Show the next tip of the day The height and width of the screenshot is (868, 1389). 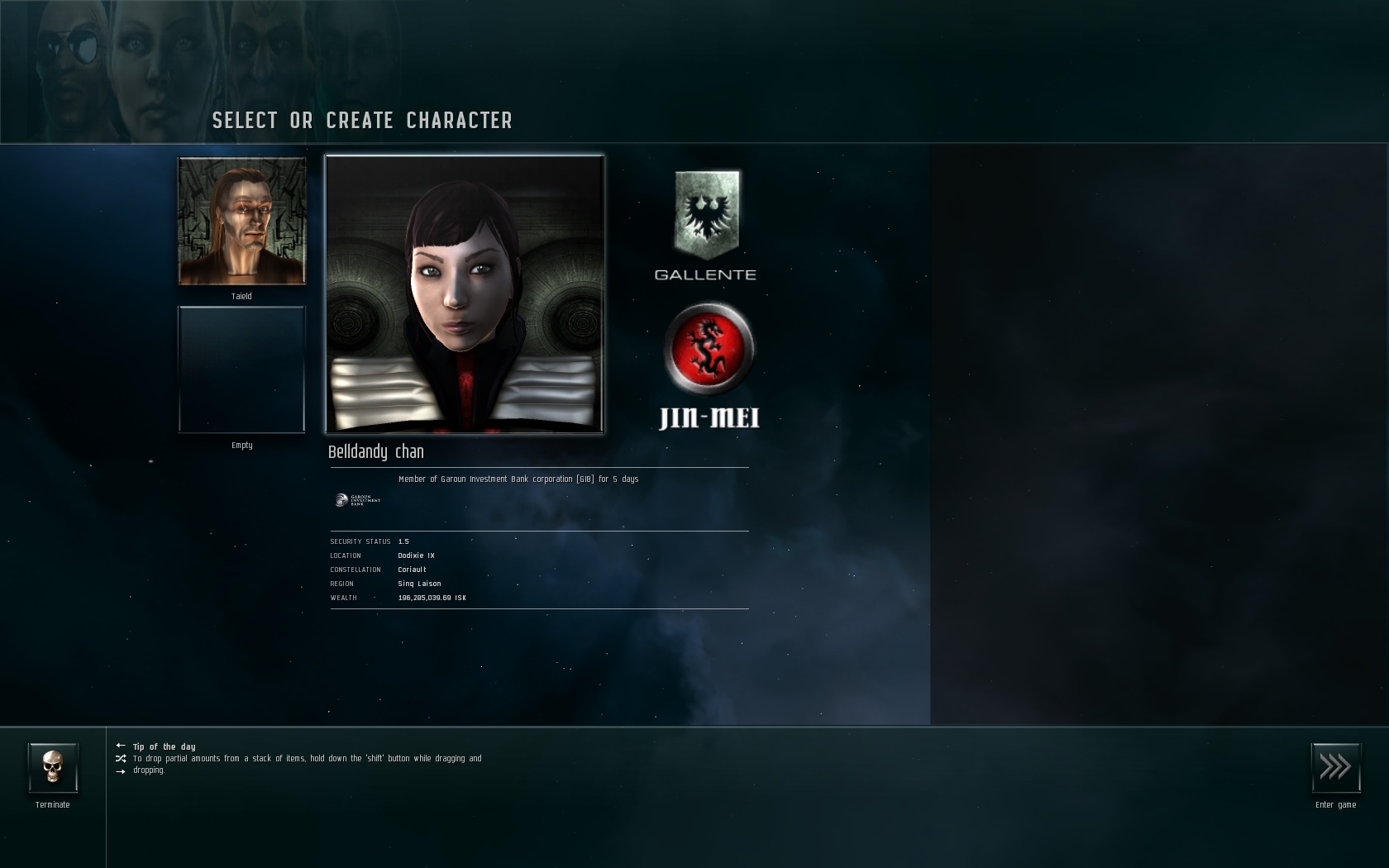click(x=121, y=770)
